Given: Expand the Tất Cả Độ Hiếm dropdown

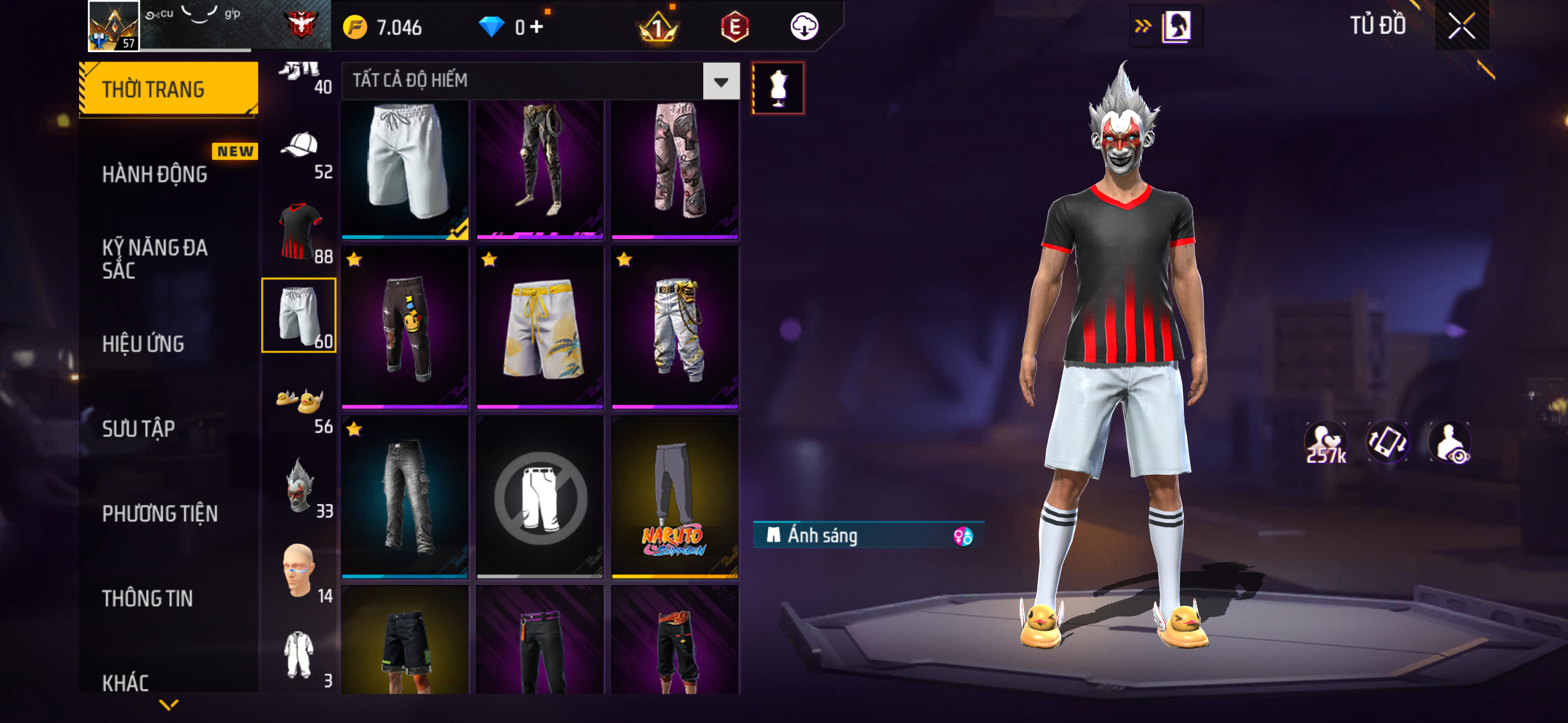Looking at the screenshot, I should pyautogui.click(x=721, y=81).
